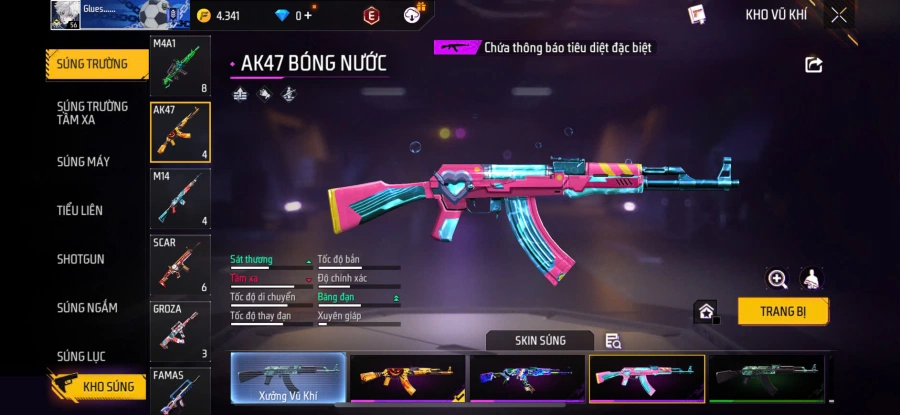Click the share icon
This screenshot has height=415, width=900.
[813, 64]
